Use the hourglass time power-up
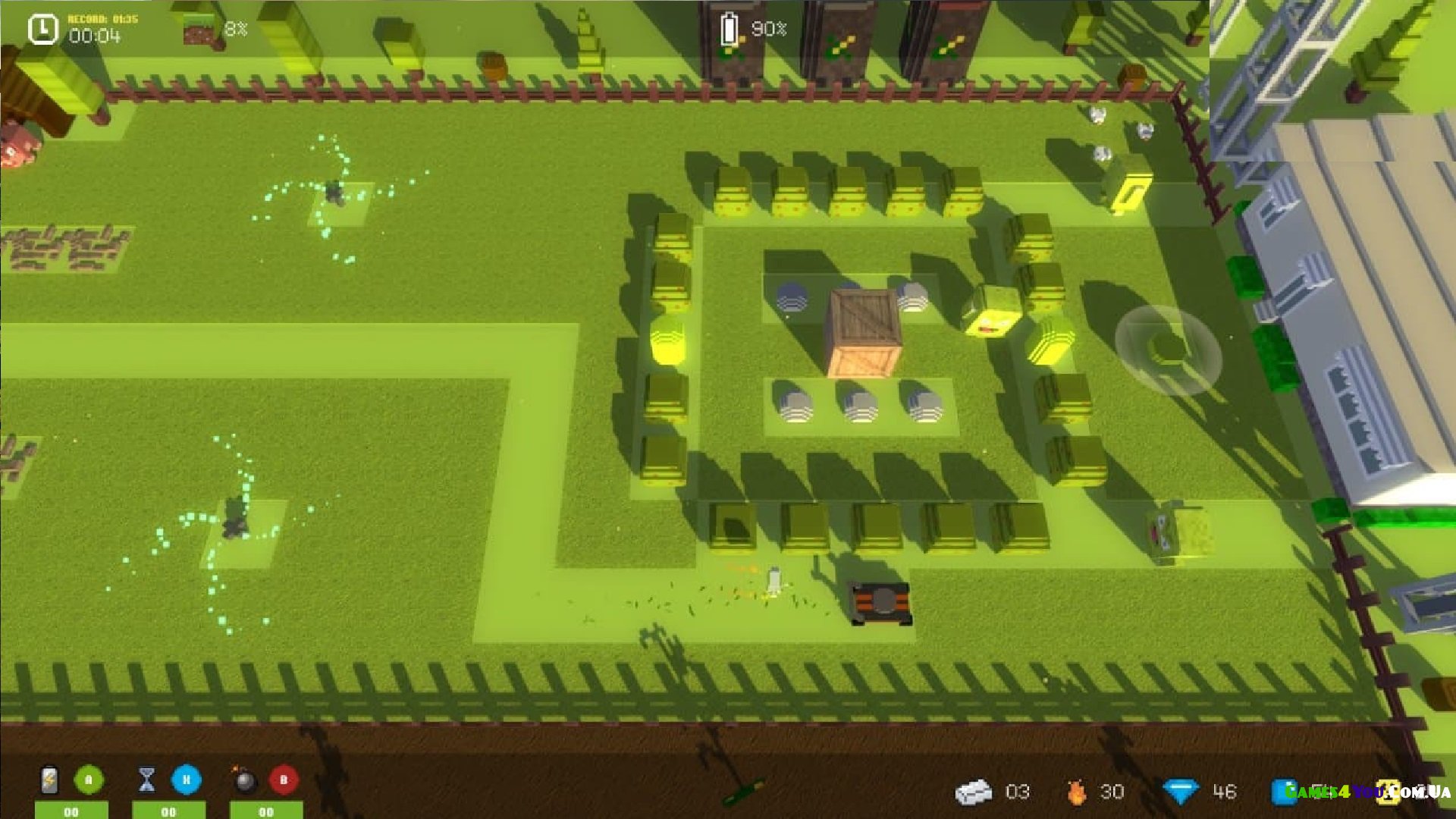This screenshot has height=819, width=1456. pos(147,780)
